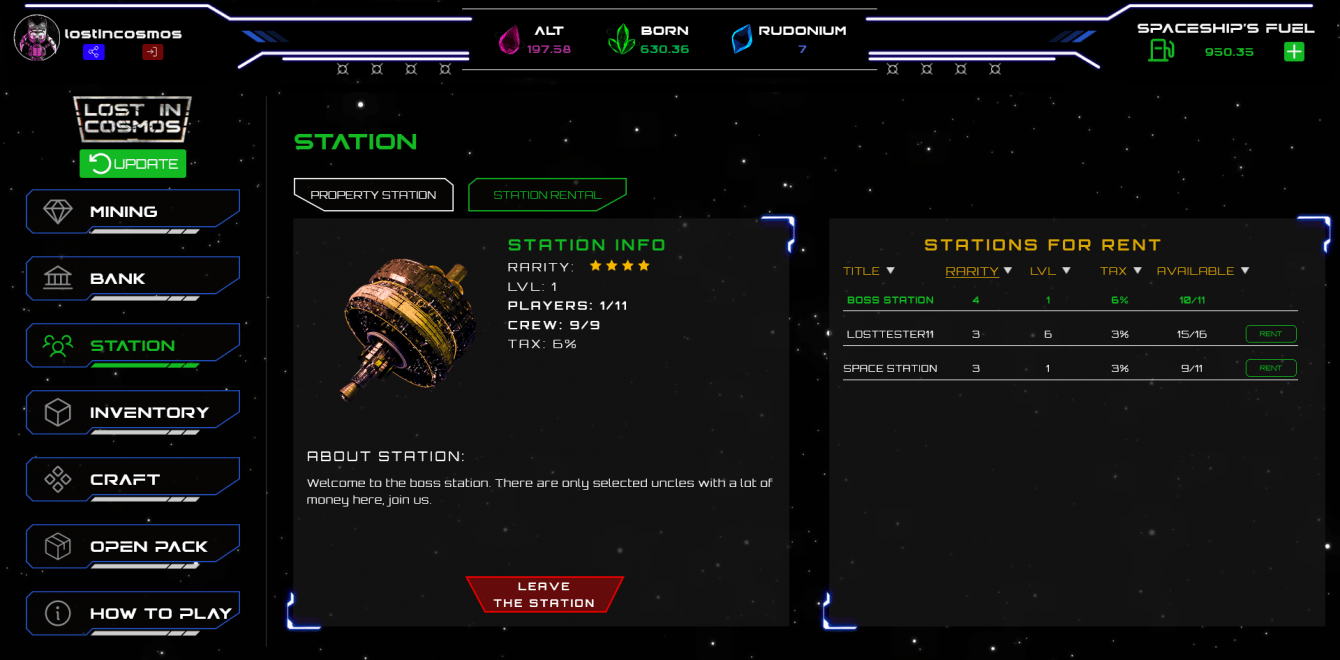The image size is (1340, 660).
Task: Switch to the Station Rental tab
Action: pos(547,195)
